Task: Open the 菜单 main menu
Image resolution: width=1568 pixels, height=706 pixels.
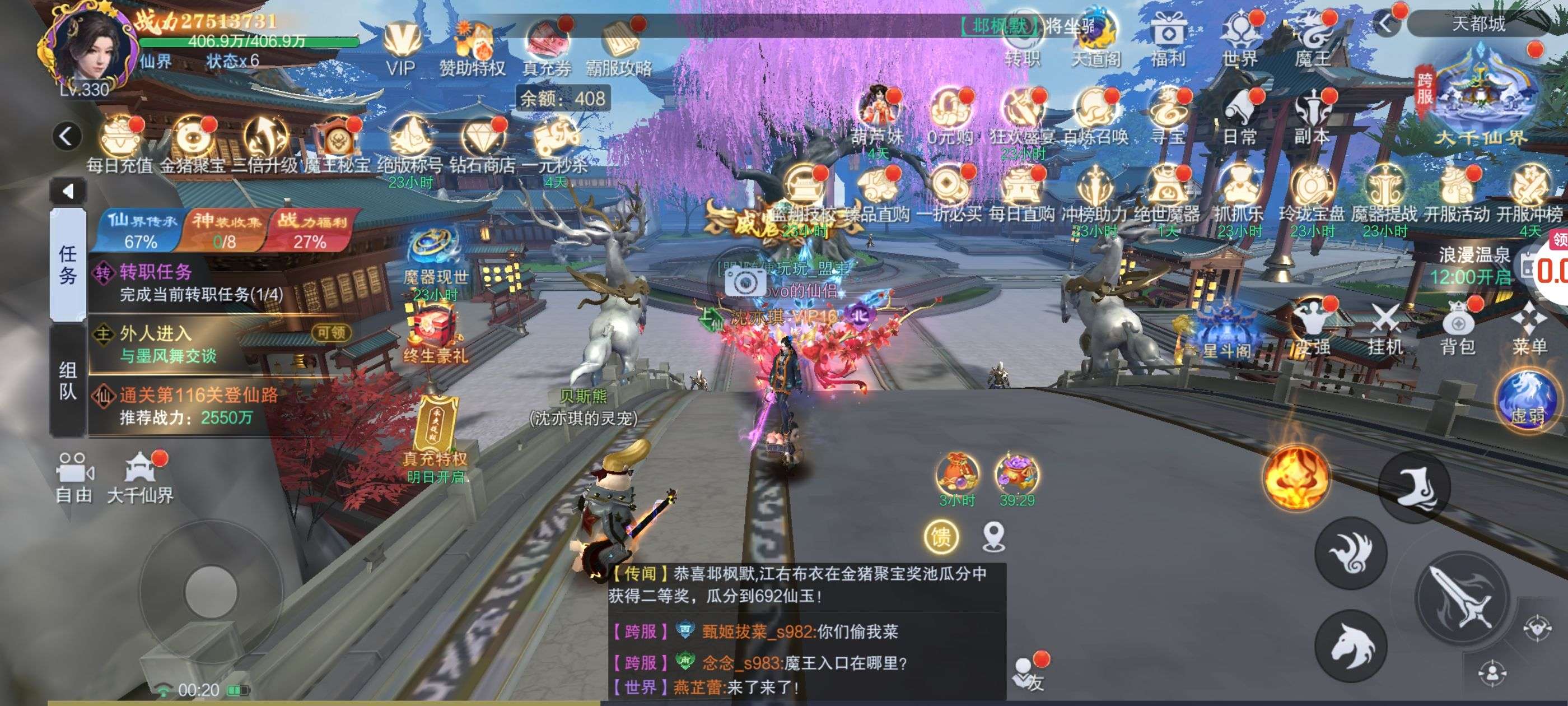Action: tap(1529, 329)
